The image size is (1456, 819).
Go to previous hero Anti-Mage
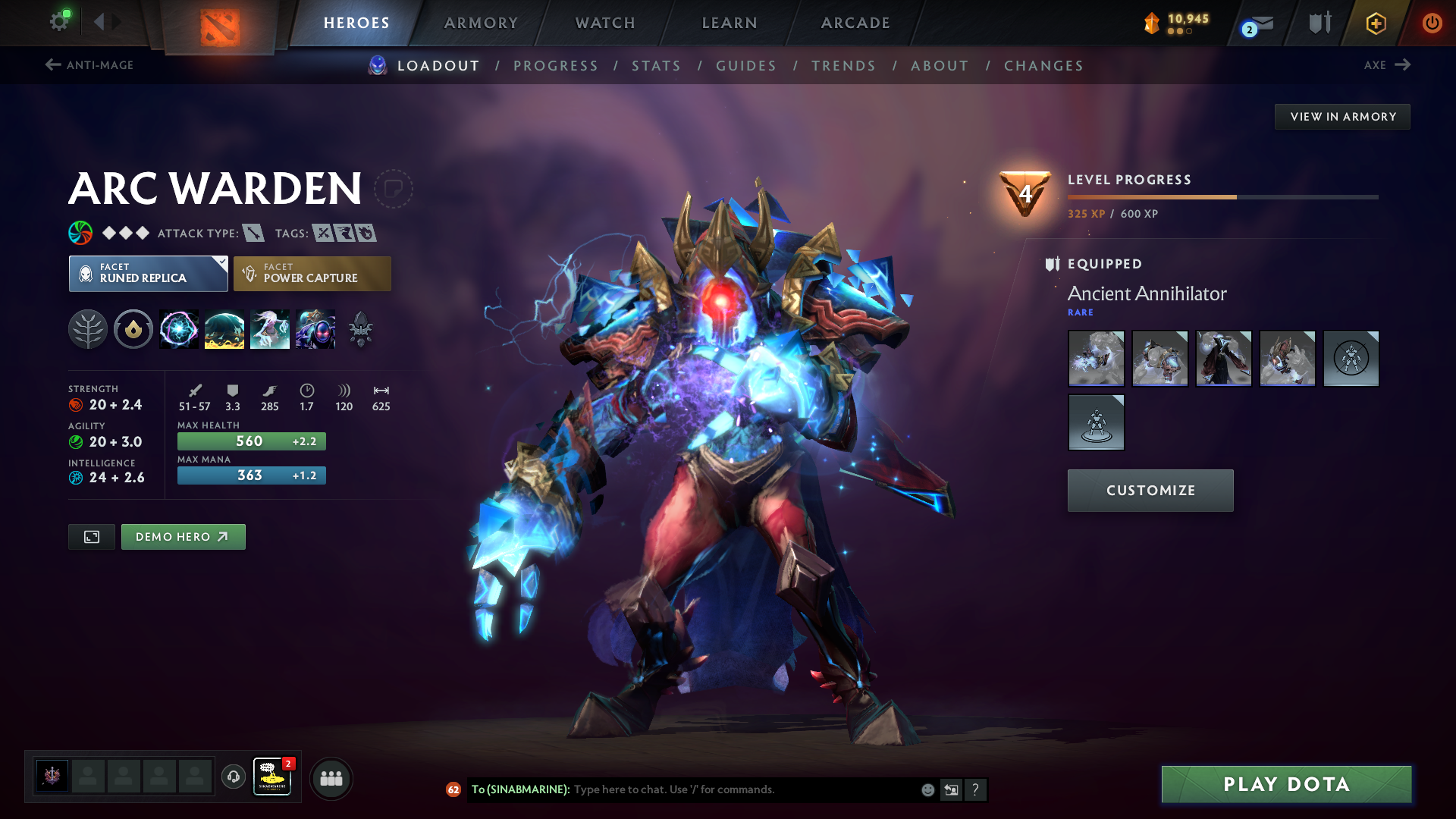pyautogui.click(x=89, y=65)
